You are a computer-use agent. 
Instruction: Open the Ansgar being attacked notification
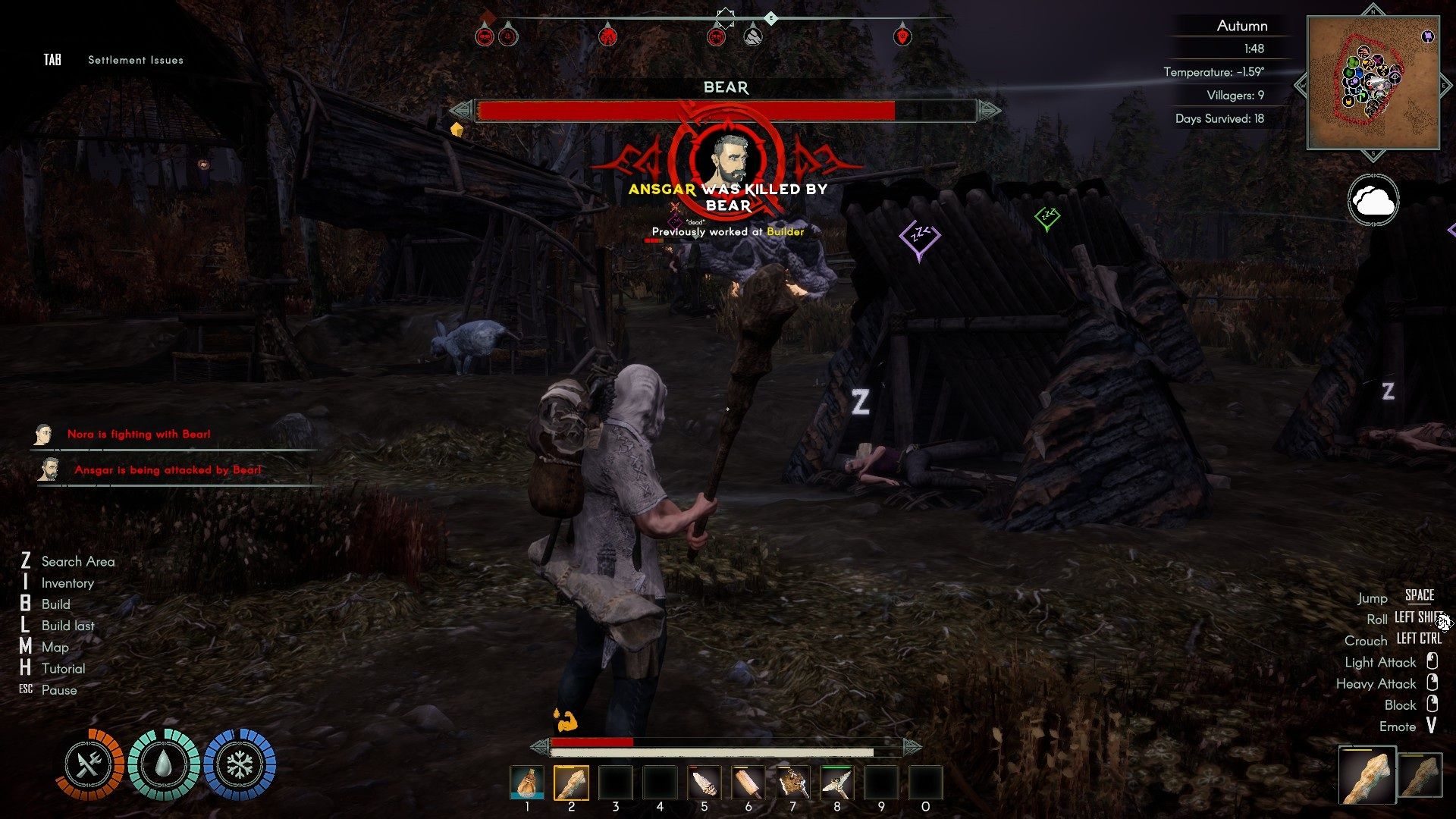point(168,470)
